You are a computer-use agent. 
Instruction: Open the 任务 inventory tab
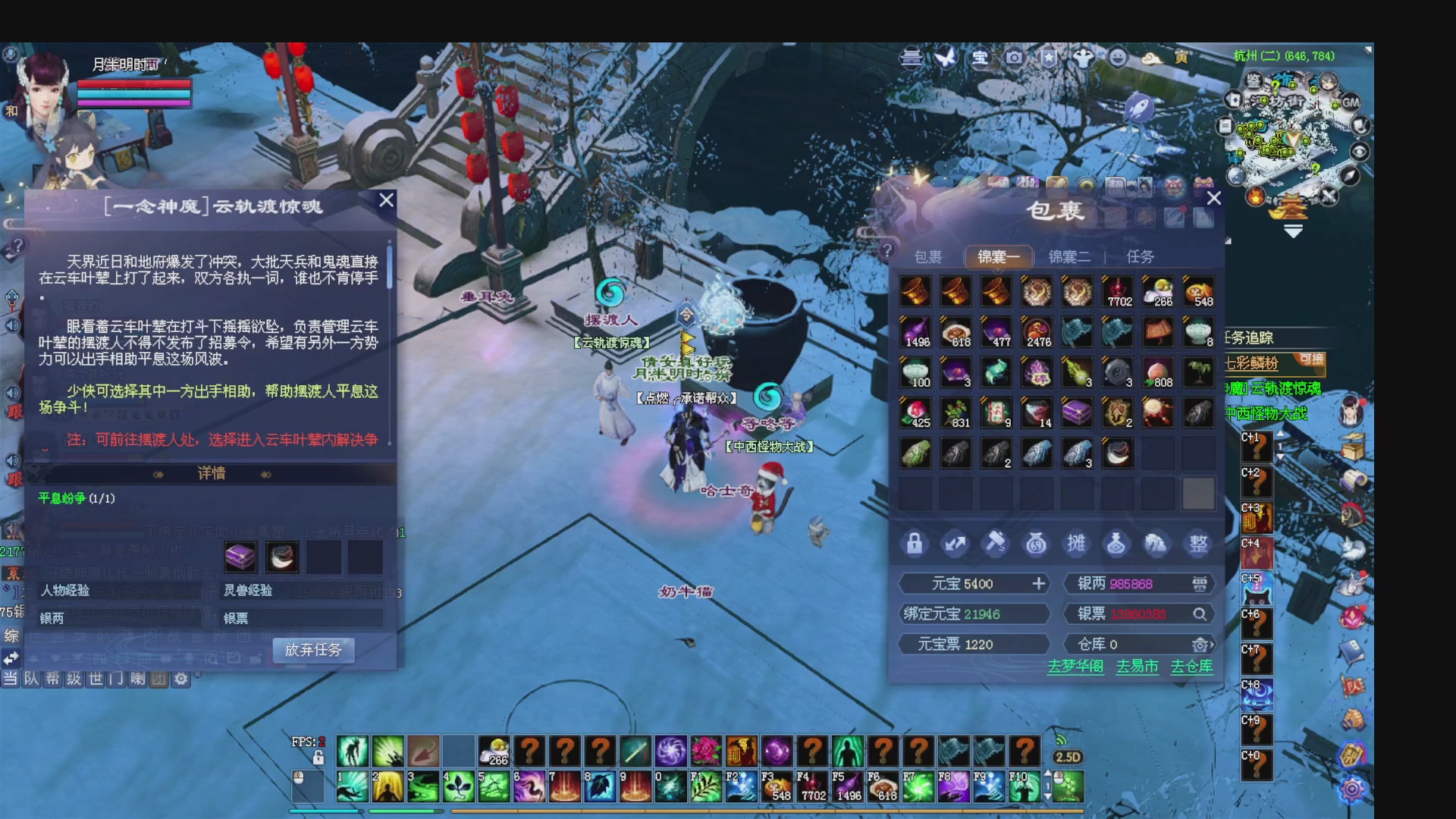coord(1140,257)
